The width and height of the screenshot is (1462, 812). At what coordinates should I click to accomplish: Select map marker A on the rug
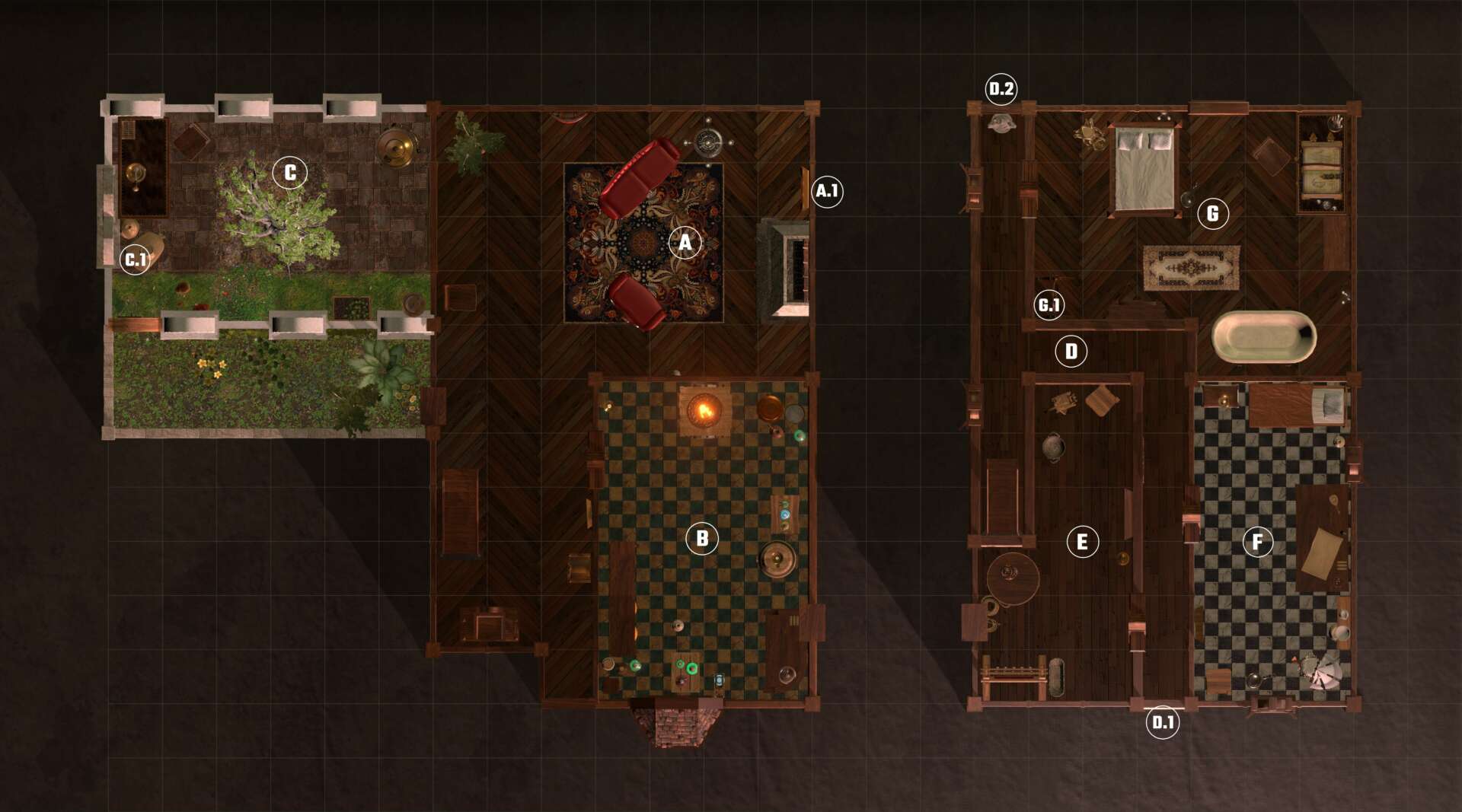685,243
